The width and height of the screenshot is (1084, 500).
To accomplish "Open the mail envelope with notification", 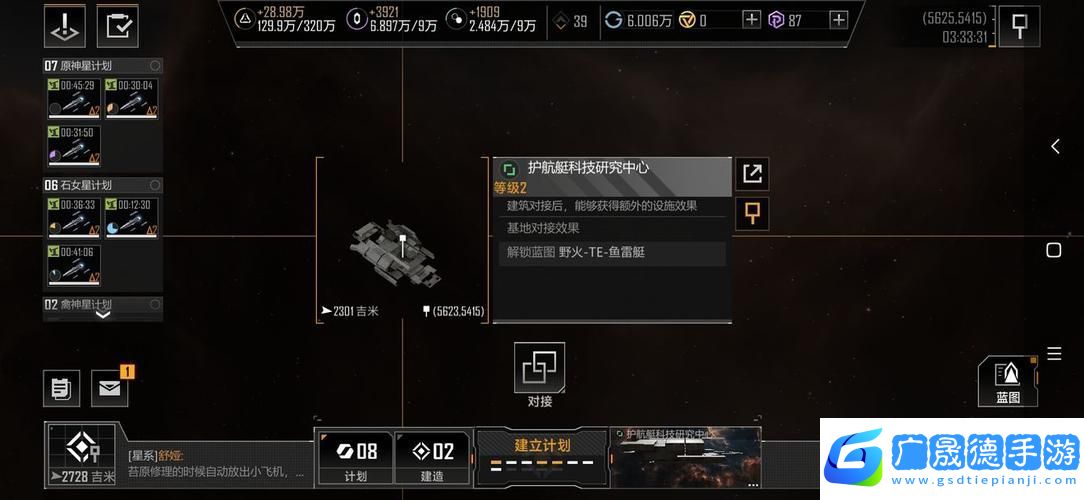I will (110, 388).
